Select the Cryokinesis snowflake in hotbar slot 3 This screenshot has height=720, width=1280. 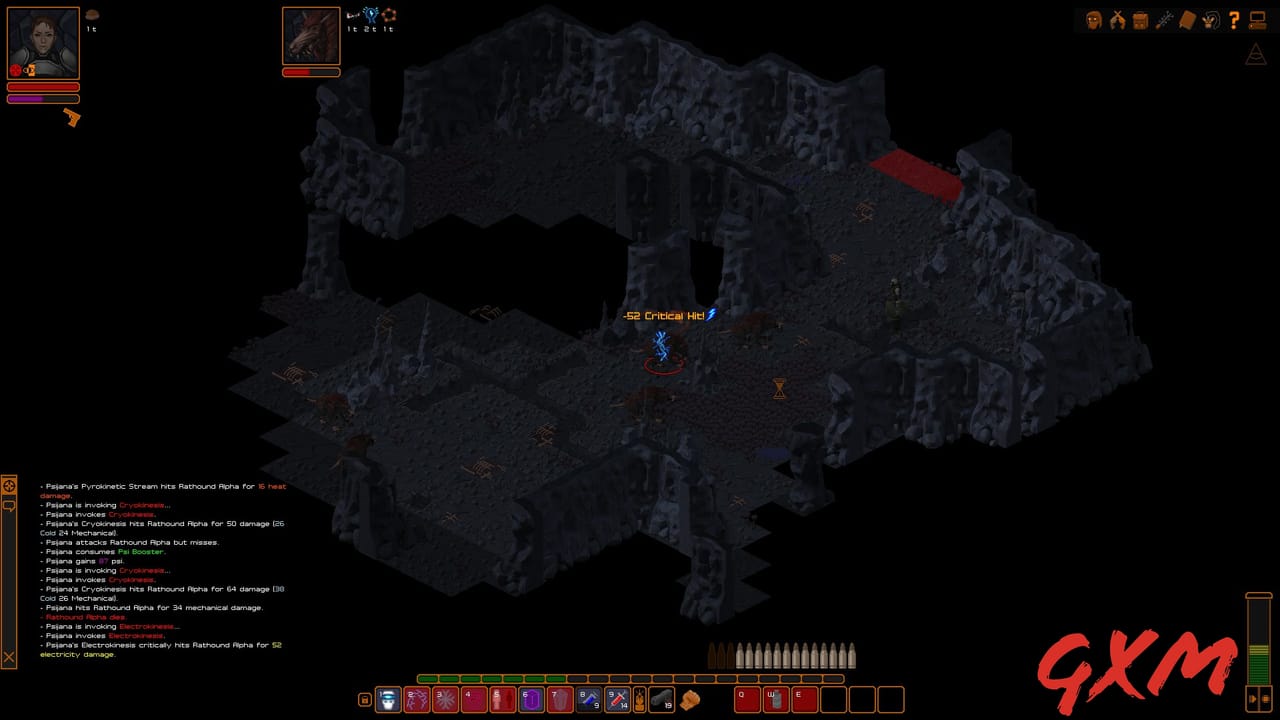pyautogui.click(x=444, y=700)
